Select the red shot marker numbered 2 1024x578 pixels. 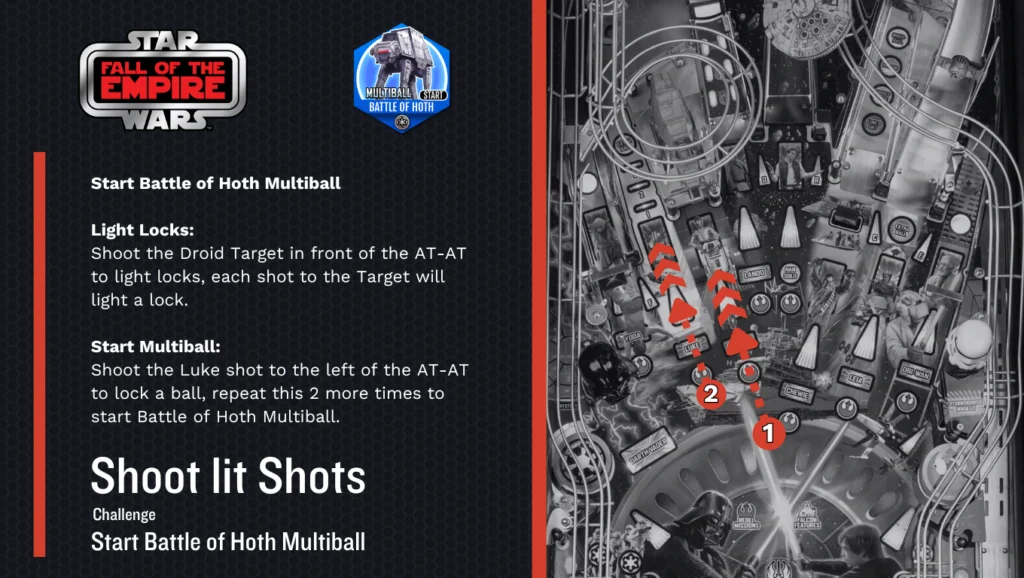pos(710,394)
